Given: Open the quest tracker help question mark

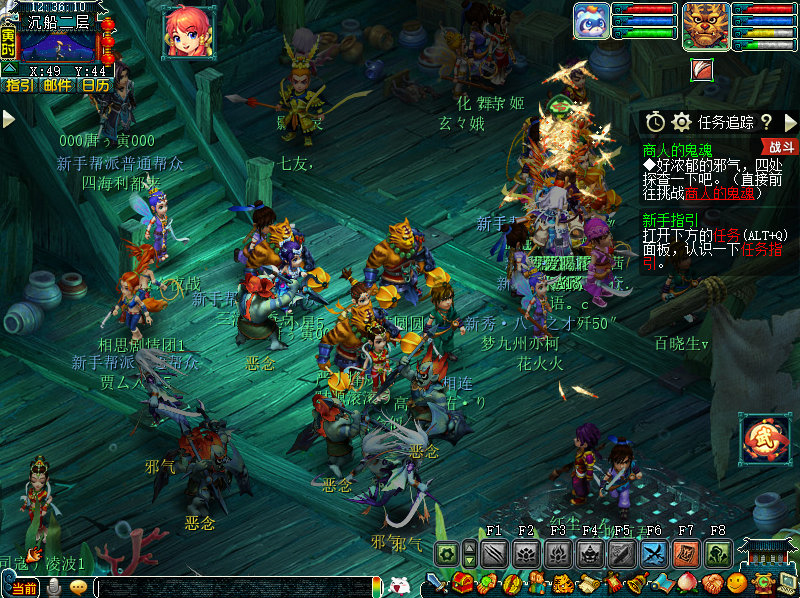Looking at the screenshot, I should coord(766,122).
